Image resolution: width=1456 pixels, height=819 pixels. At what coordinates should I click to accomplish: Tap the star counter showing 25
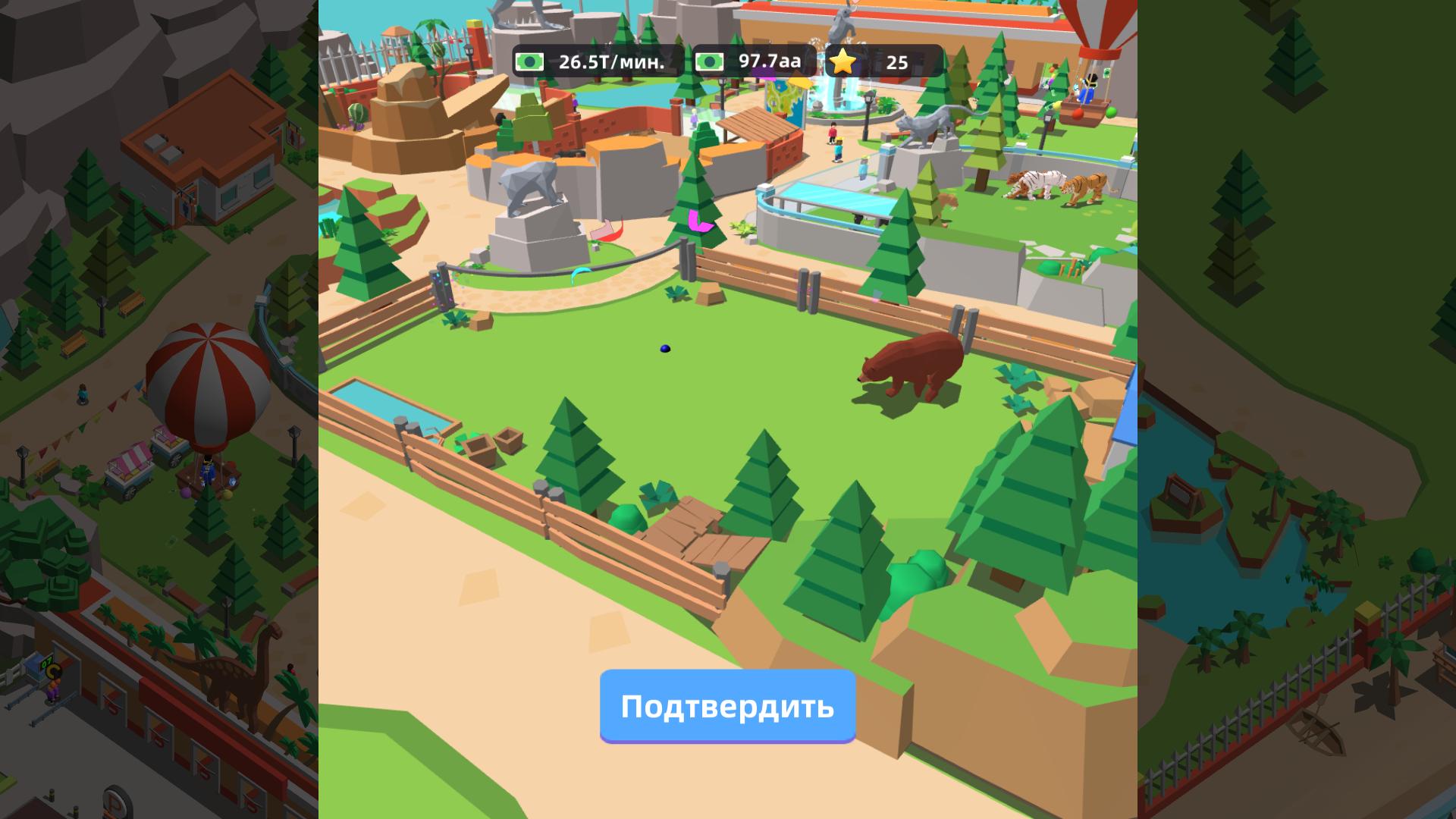(x=895, y=64)
